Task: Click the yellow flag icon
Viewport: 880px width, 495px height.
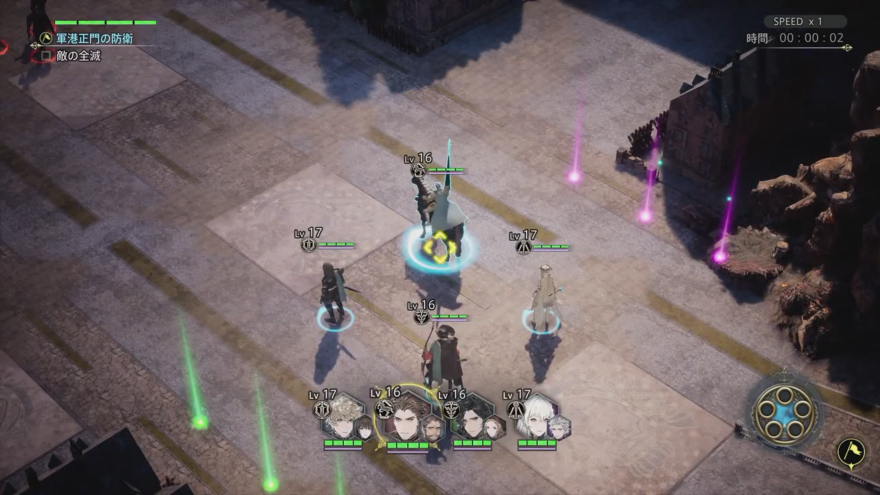Action: [x=851, y=452]
